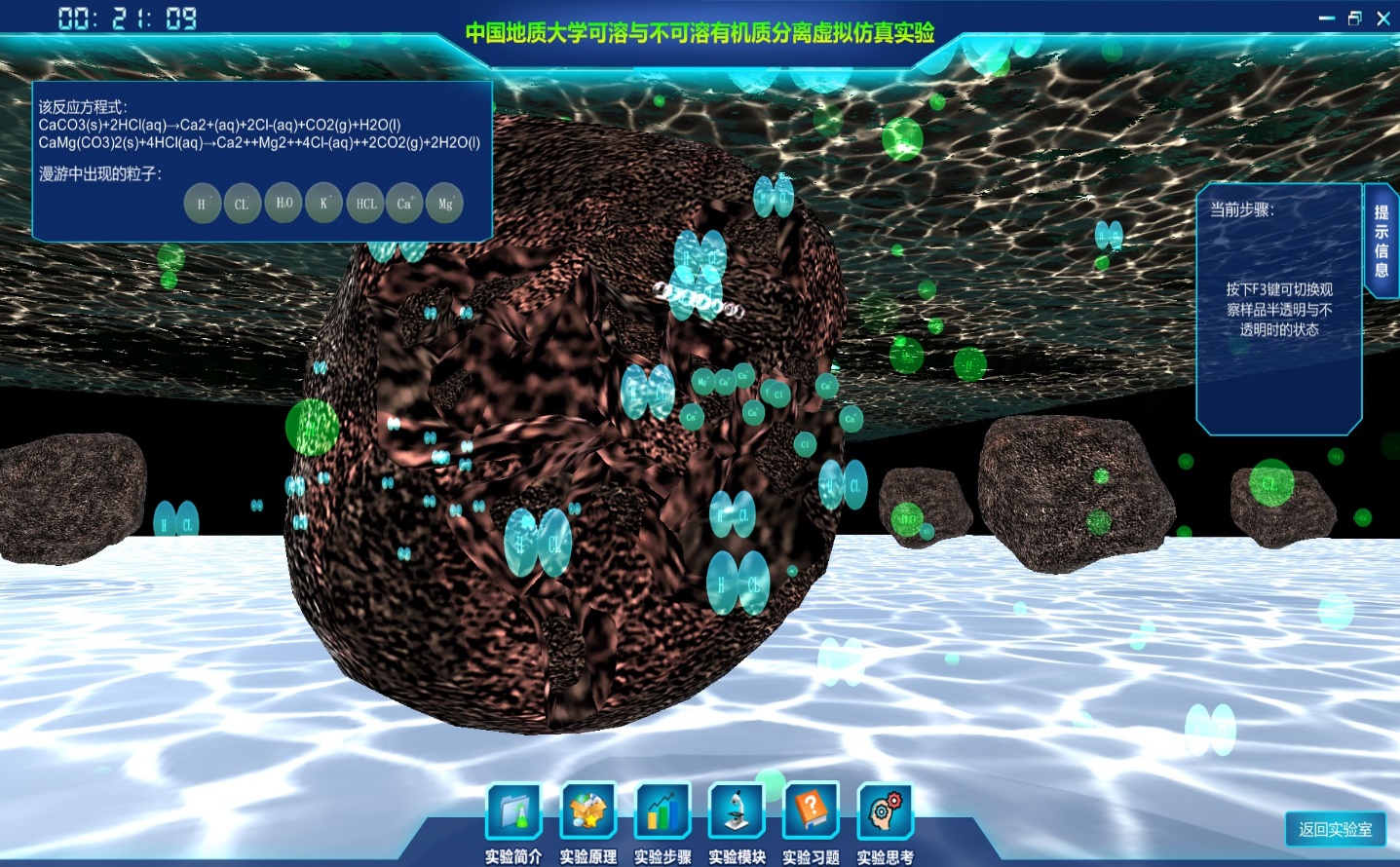Viewport: 1400px width, 867px height.
Task: Select the CL- particle bubble
Action: click(x=243, y=204)
